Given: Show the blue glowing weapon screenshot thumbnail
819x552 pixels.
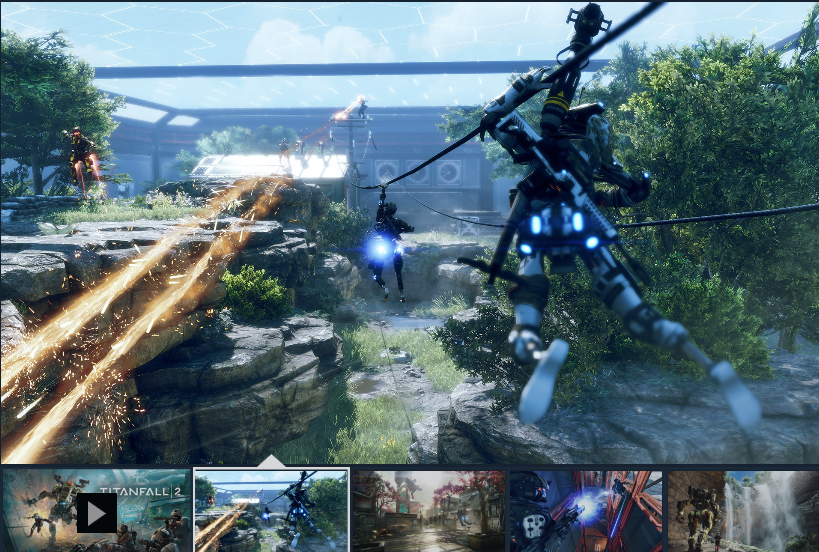Looking at the screenshot, I should [585, 511].
